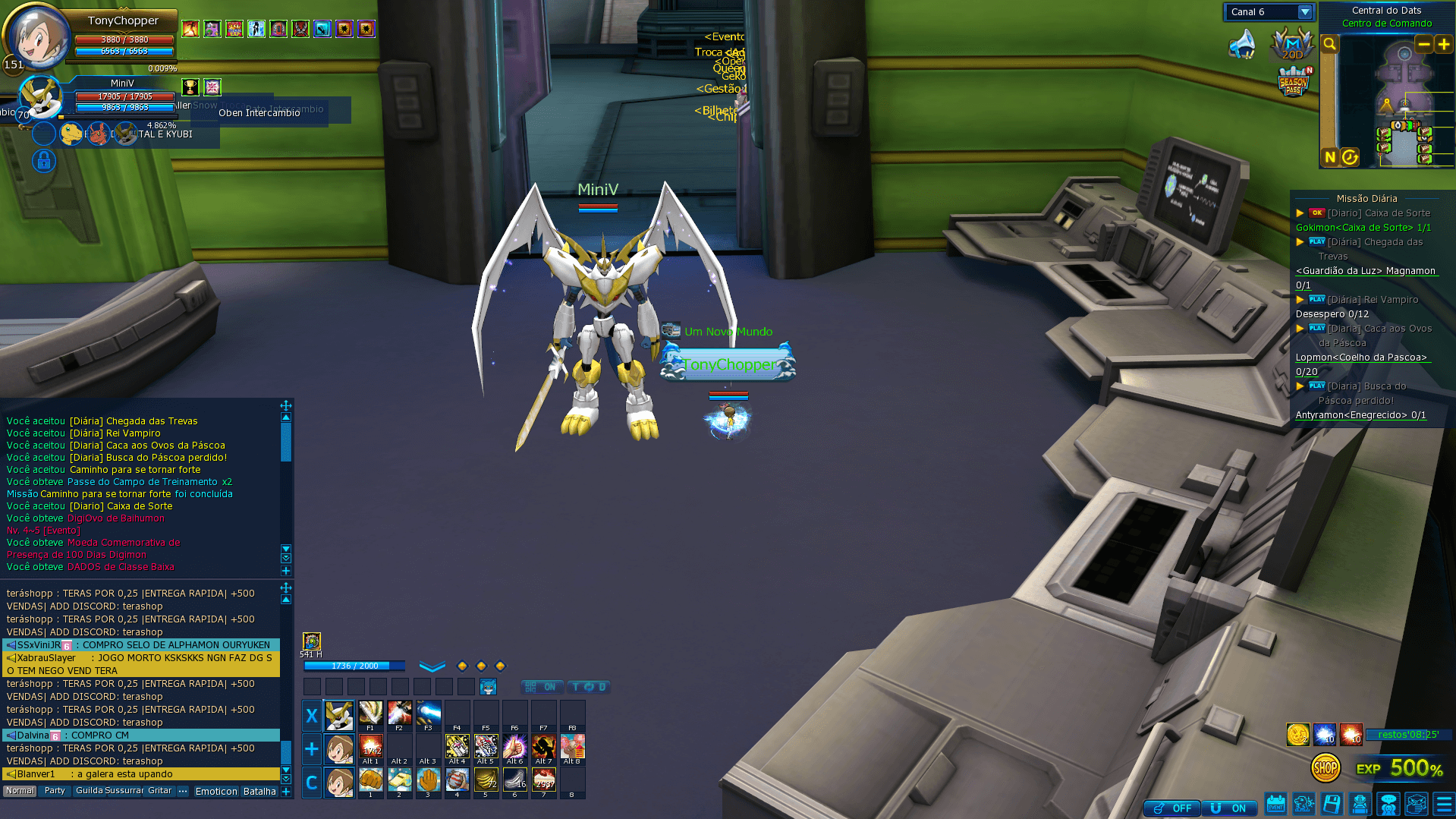Open the megaphone announcement icon
Image resolution: width=1456 pixels, height=819 pixels.
coord(1242,45)
